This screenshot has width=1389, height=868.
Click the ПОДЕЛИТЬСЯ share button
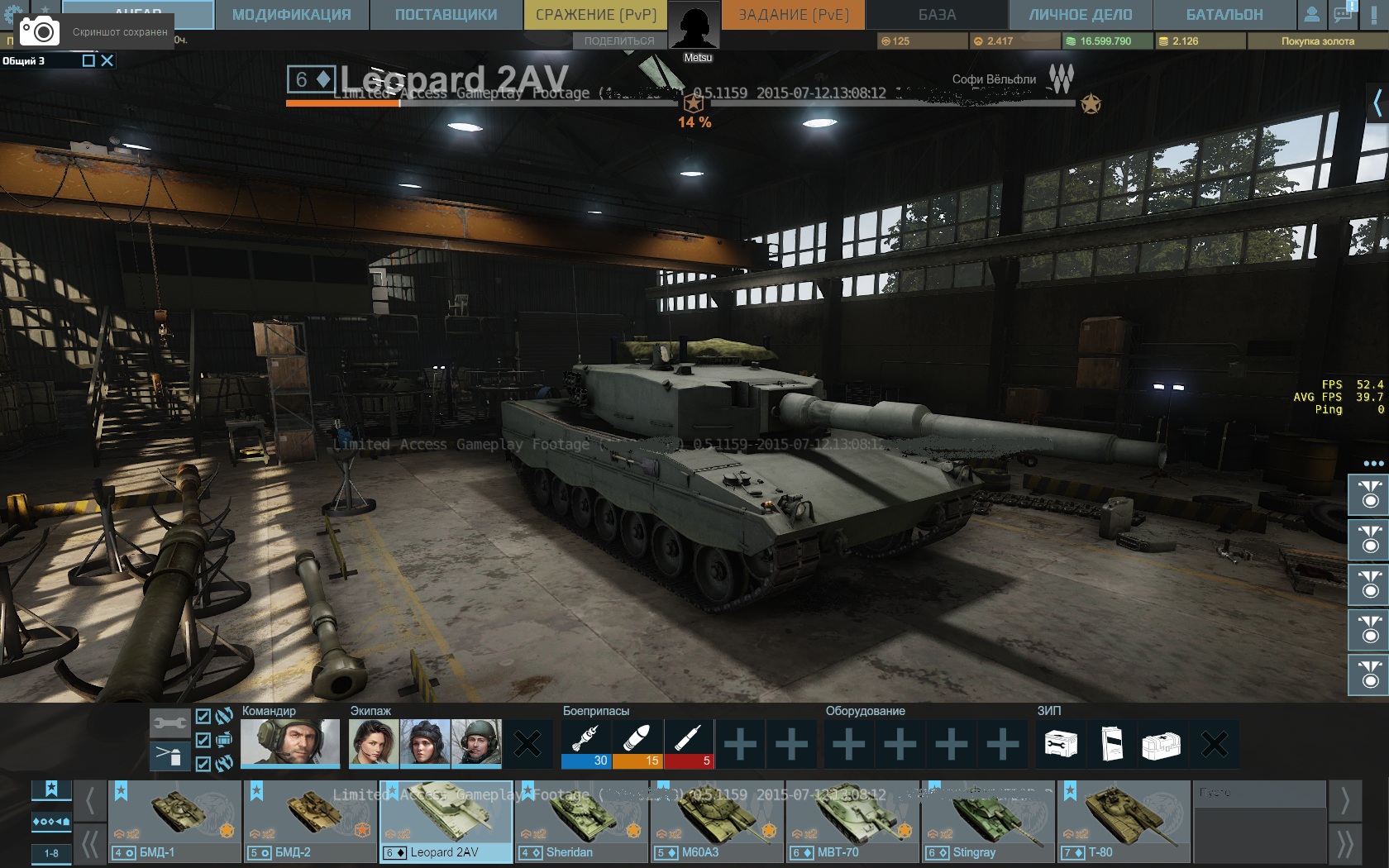pos(618,41)
